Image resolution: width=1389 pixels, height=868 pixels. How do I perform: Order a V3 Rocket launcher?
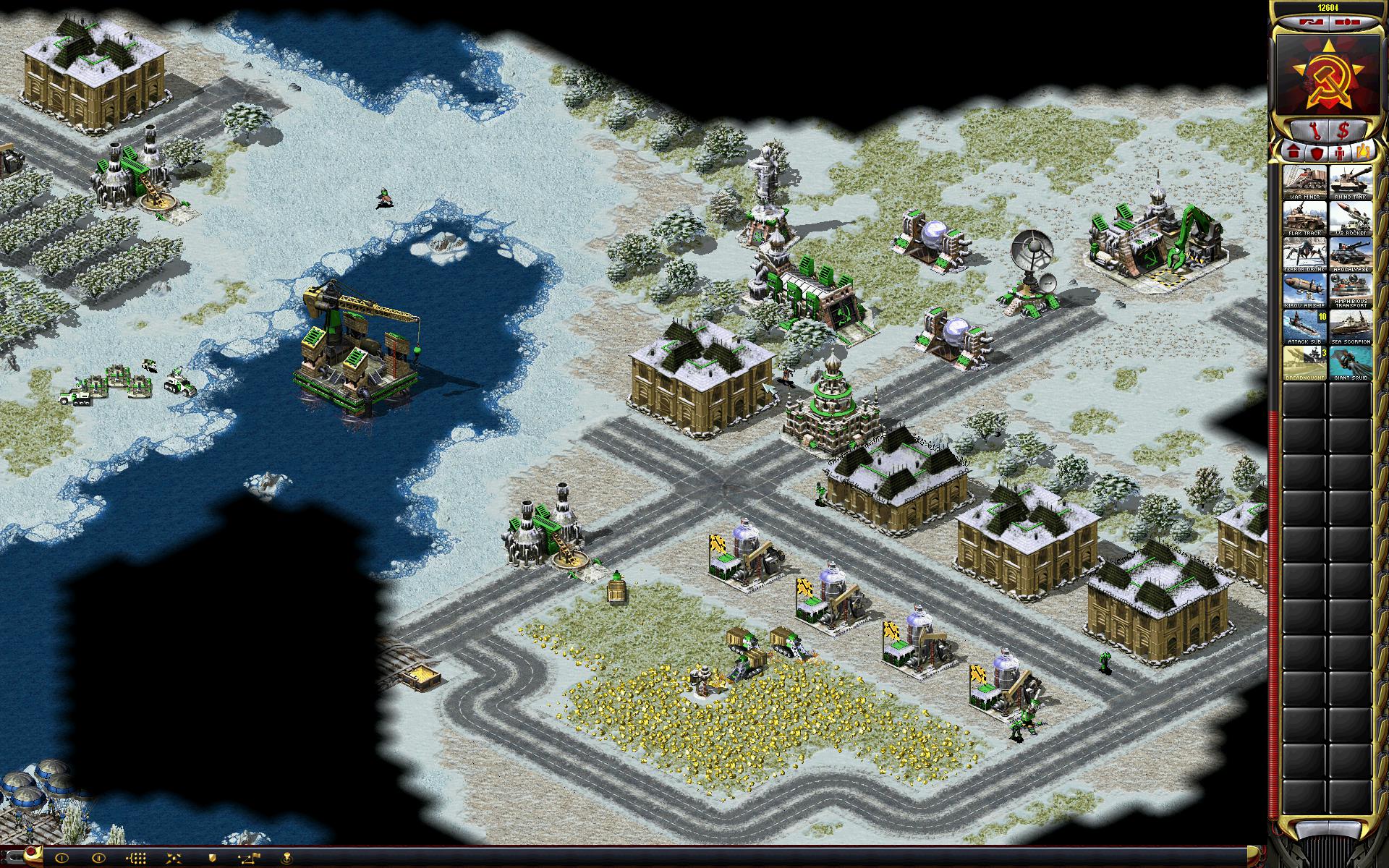pos(1351,218)
